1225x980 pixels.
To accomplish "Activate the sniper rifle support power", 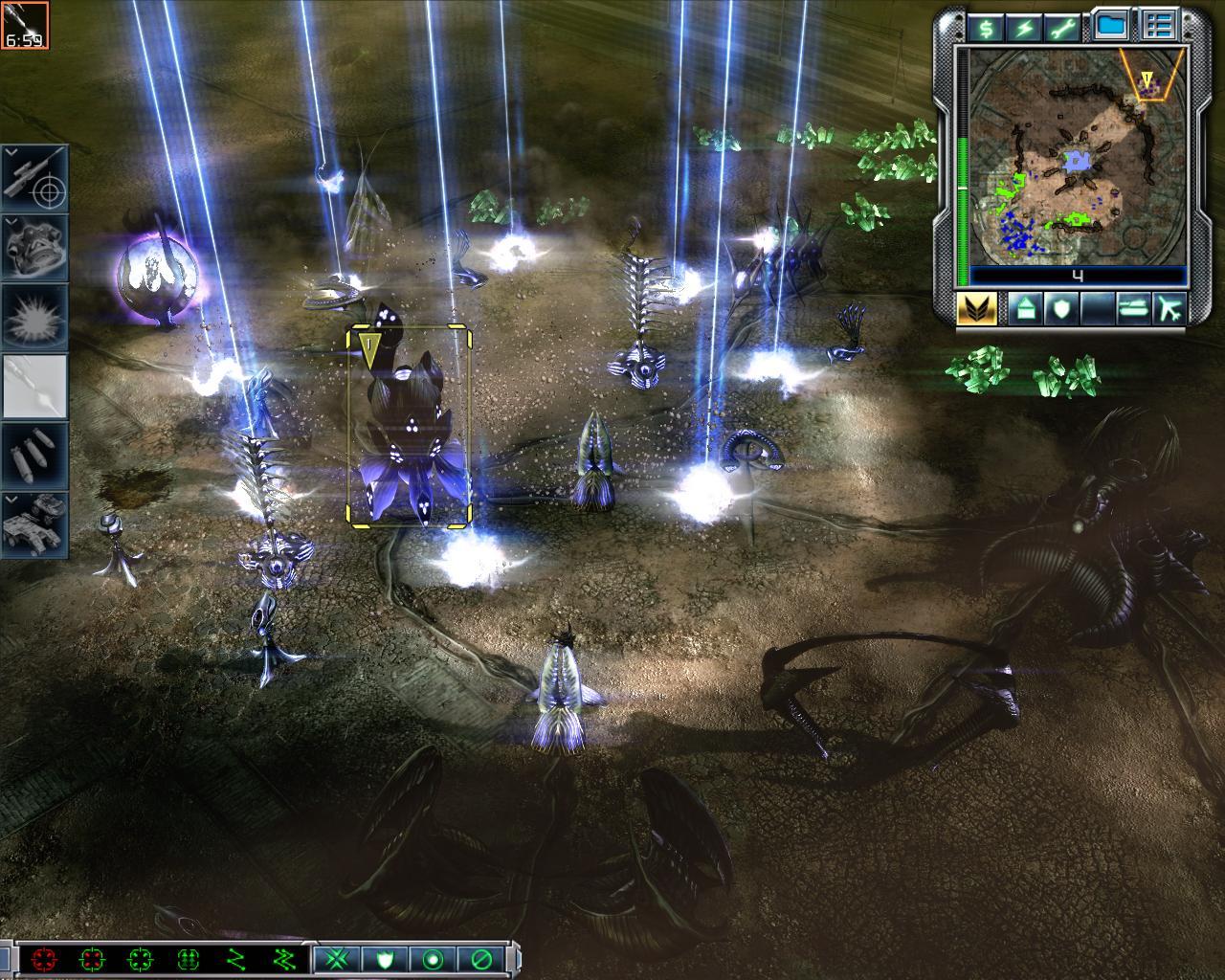I will [34, 178].
